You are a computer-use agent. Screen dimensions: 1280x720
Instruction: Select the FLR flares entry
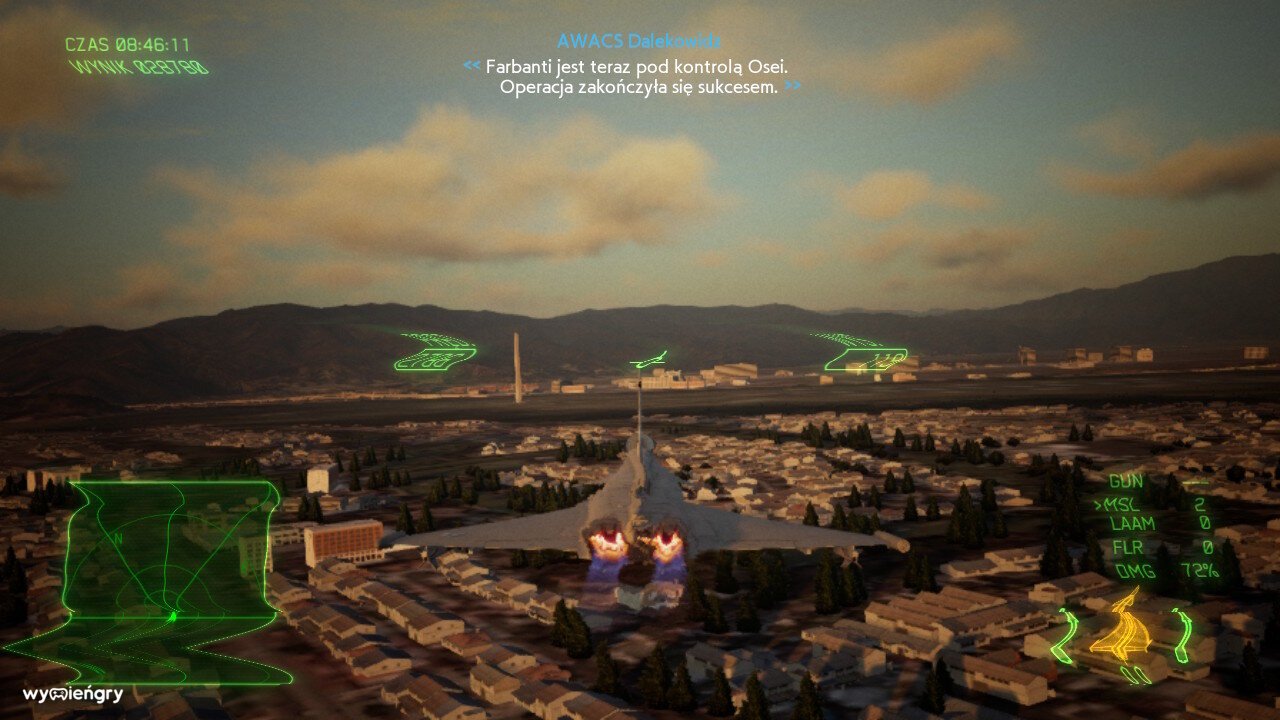click(1126, 548)
